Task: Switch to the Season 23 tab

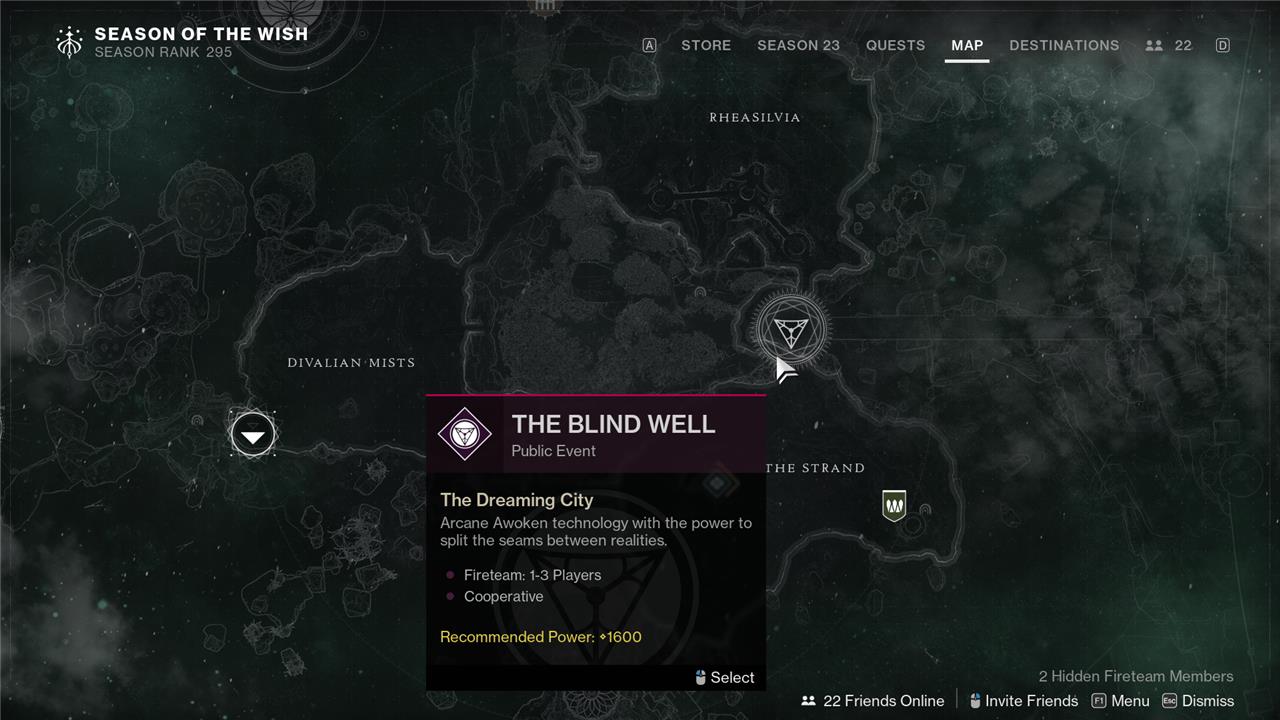Action: tap(798, 45)
